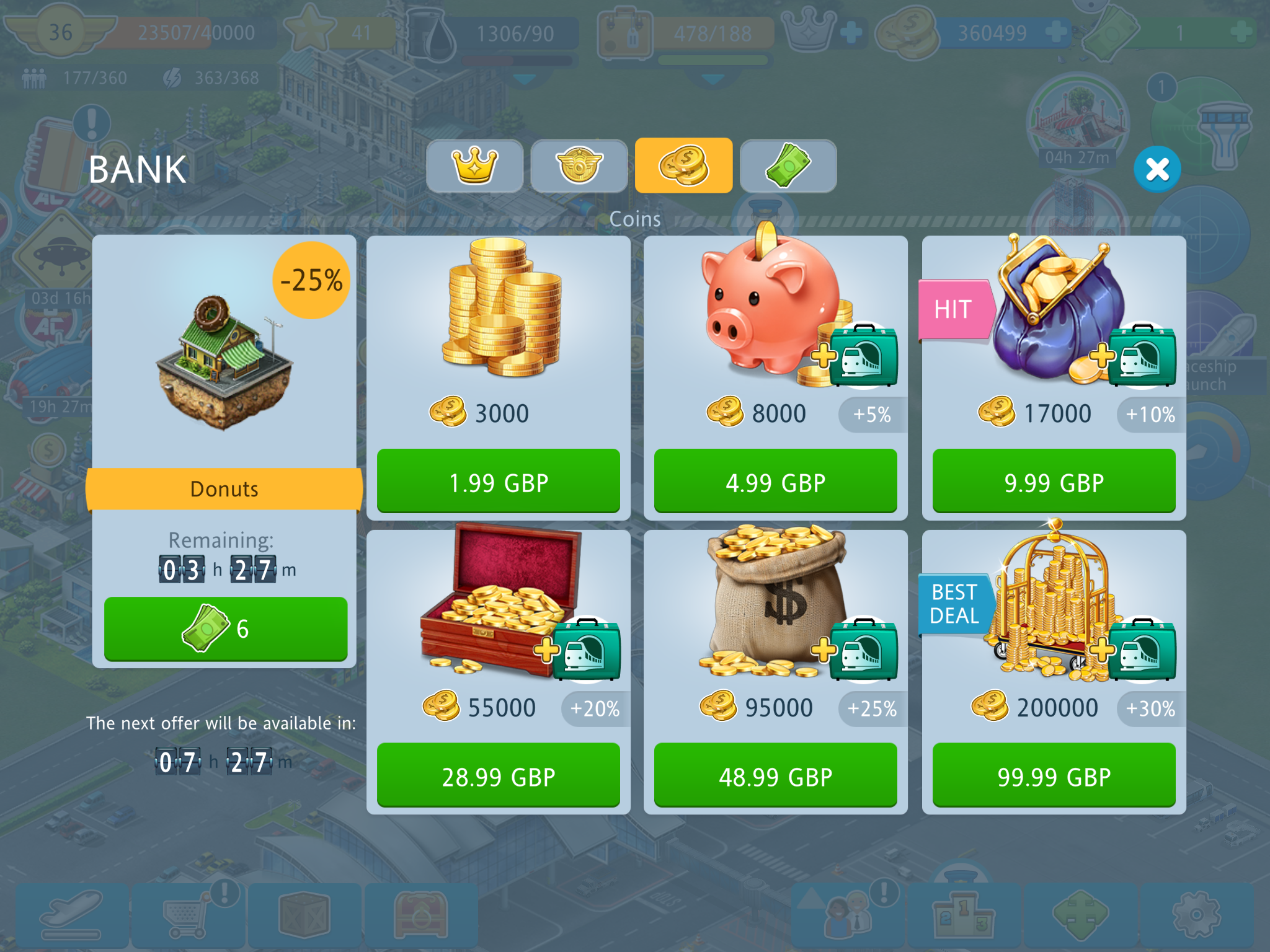Switch to the green cash tab
Screen dimensions: 1270x952
point(788,166)
